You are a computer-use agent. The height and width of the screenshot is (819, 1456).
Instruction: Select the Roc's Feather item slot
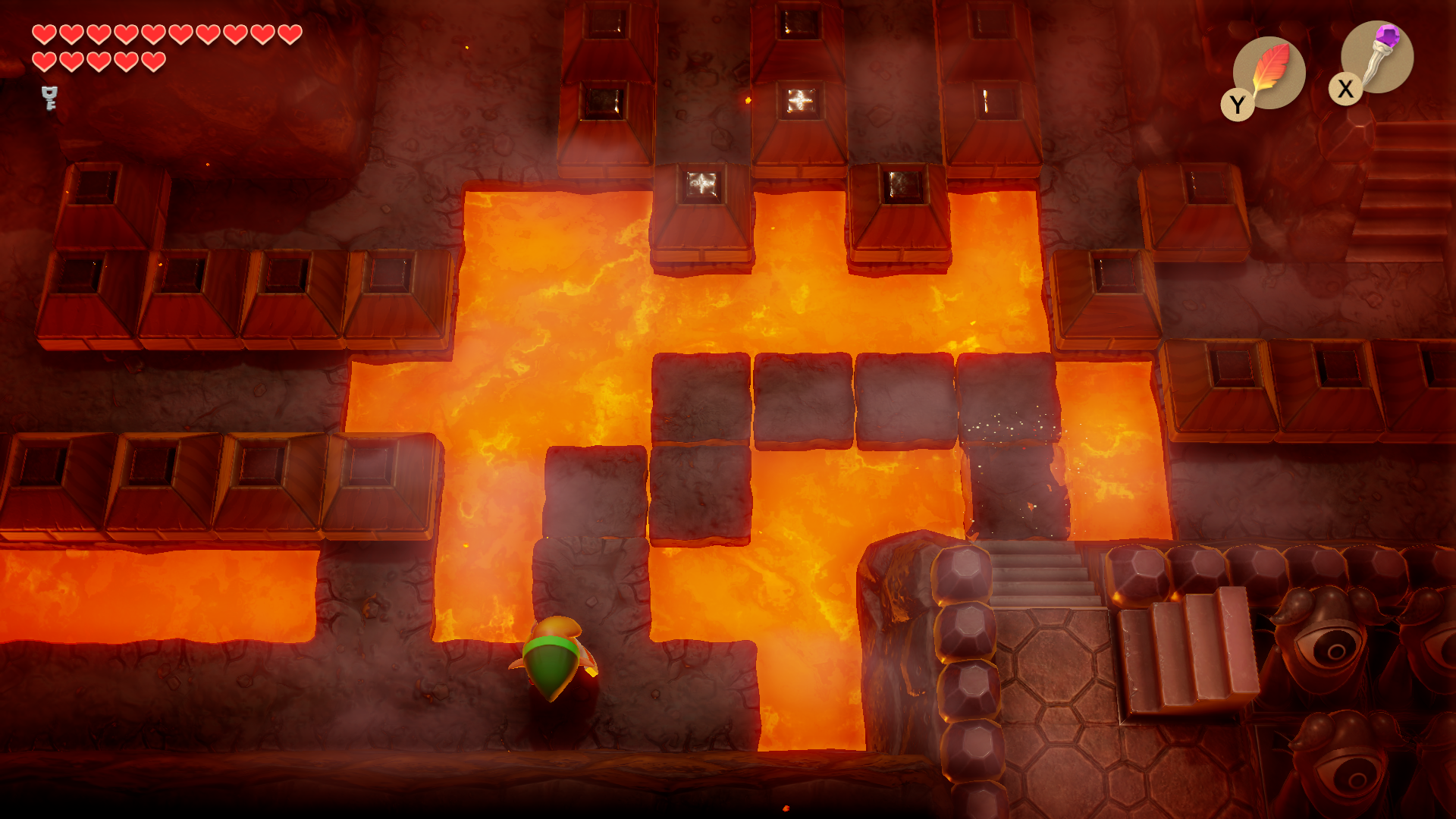pos(1269,73)
